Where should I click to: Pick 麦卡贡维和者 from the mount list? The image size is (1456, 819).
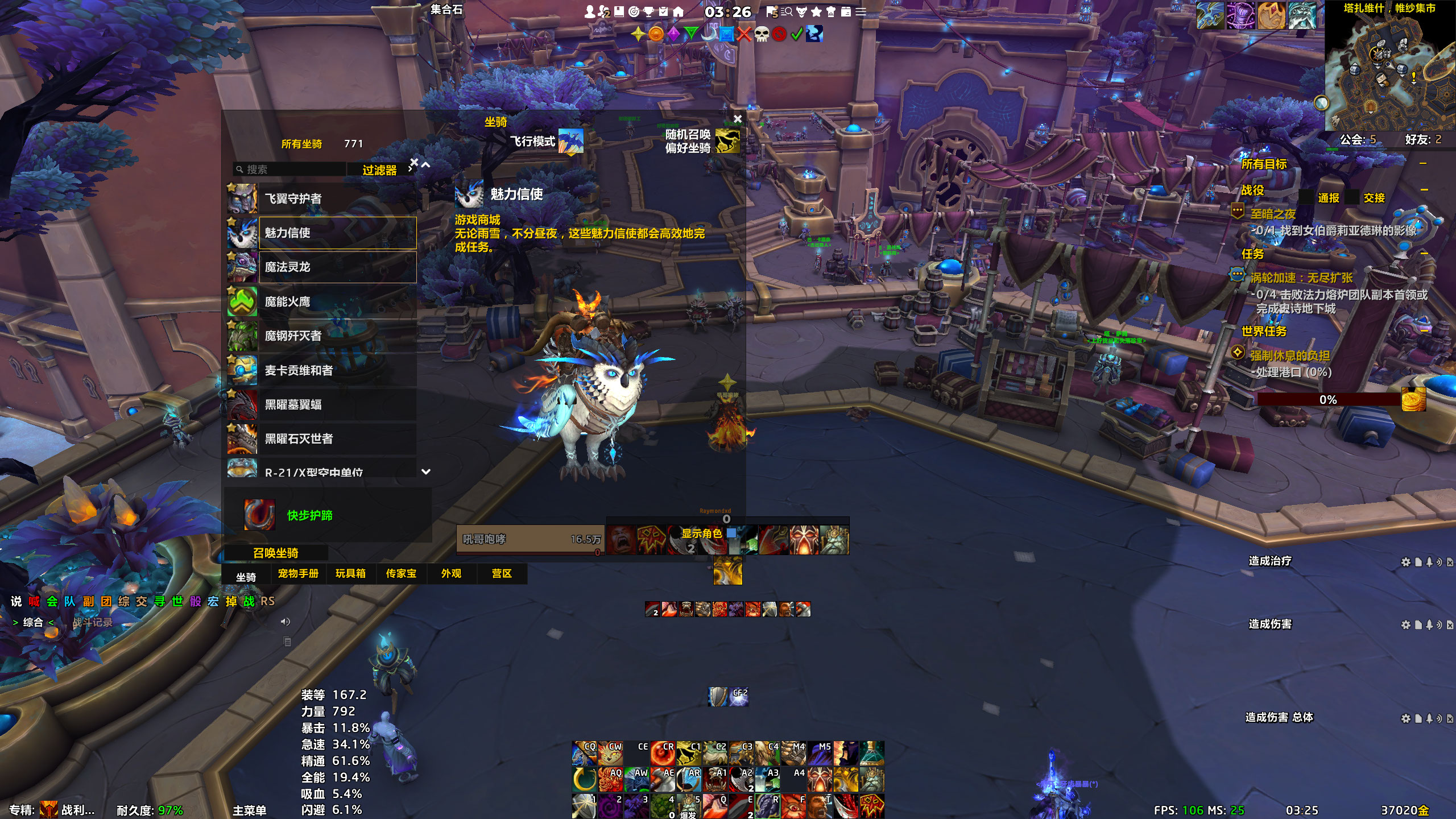click(337, 370)
